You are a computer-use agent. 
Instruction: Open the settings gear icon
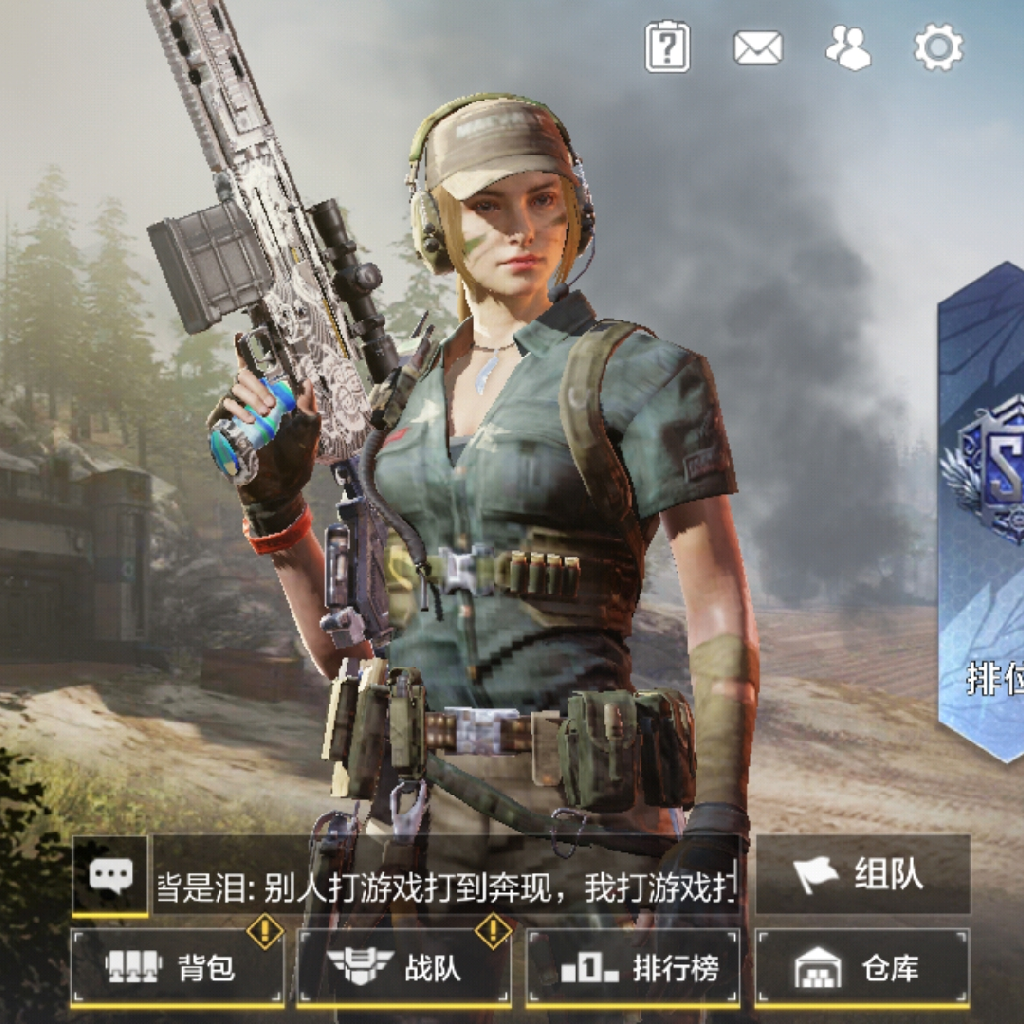pos(938,48)
